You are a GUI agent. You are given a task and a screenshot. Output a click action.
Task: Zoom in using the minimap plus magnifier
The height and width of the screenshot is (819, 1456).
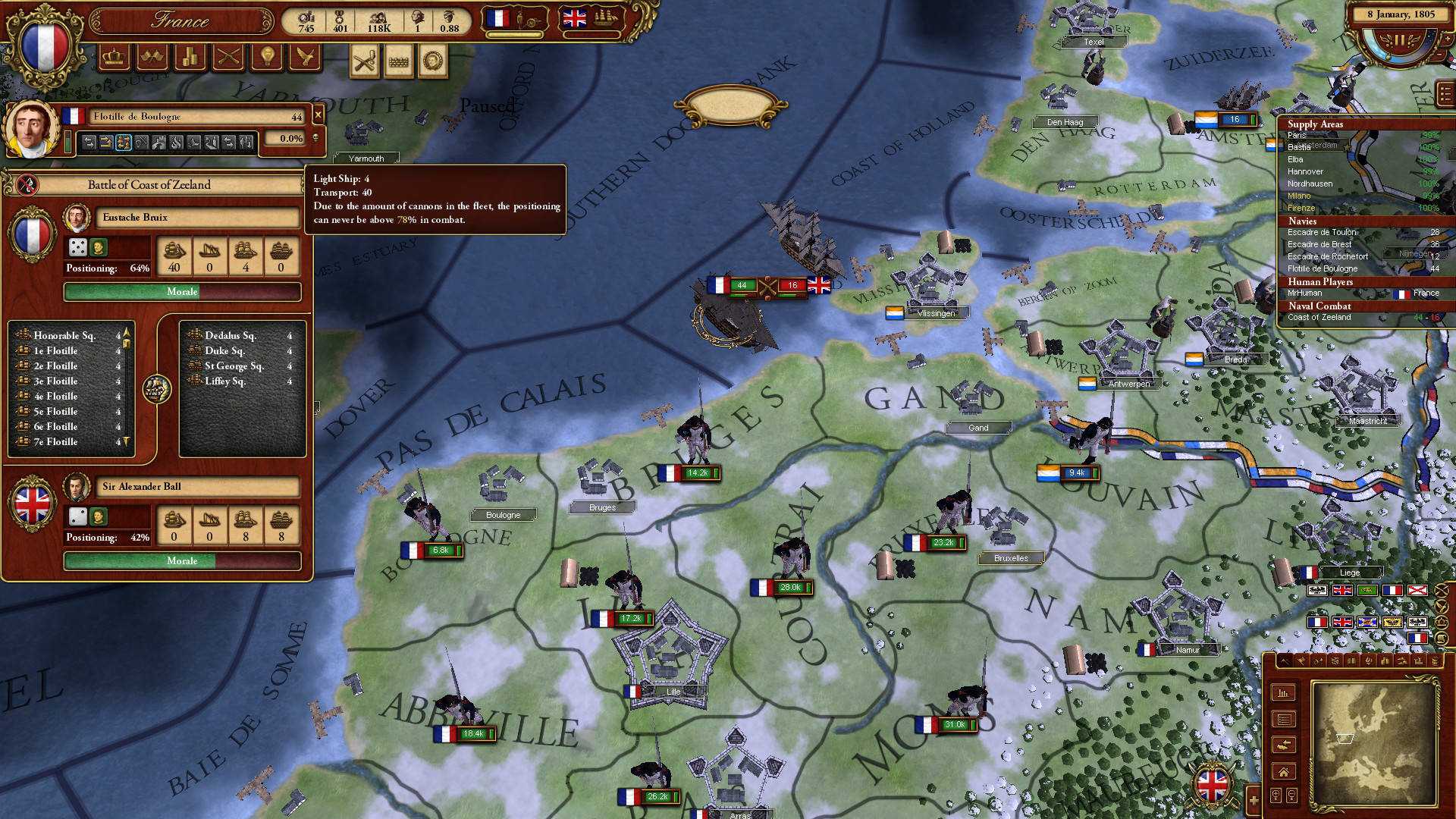[x=1276, y=794]
